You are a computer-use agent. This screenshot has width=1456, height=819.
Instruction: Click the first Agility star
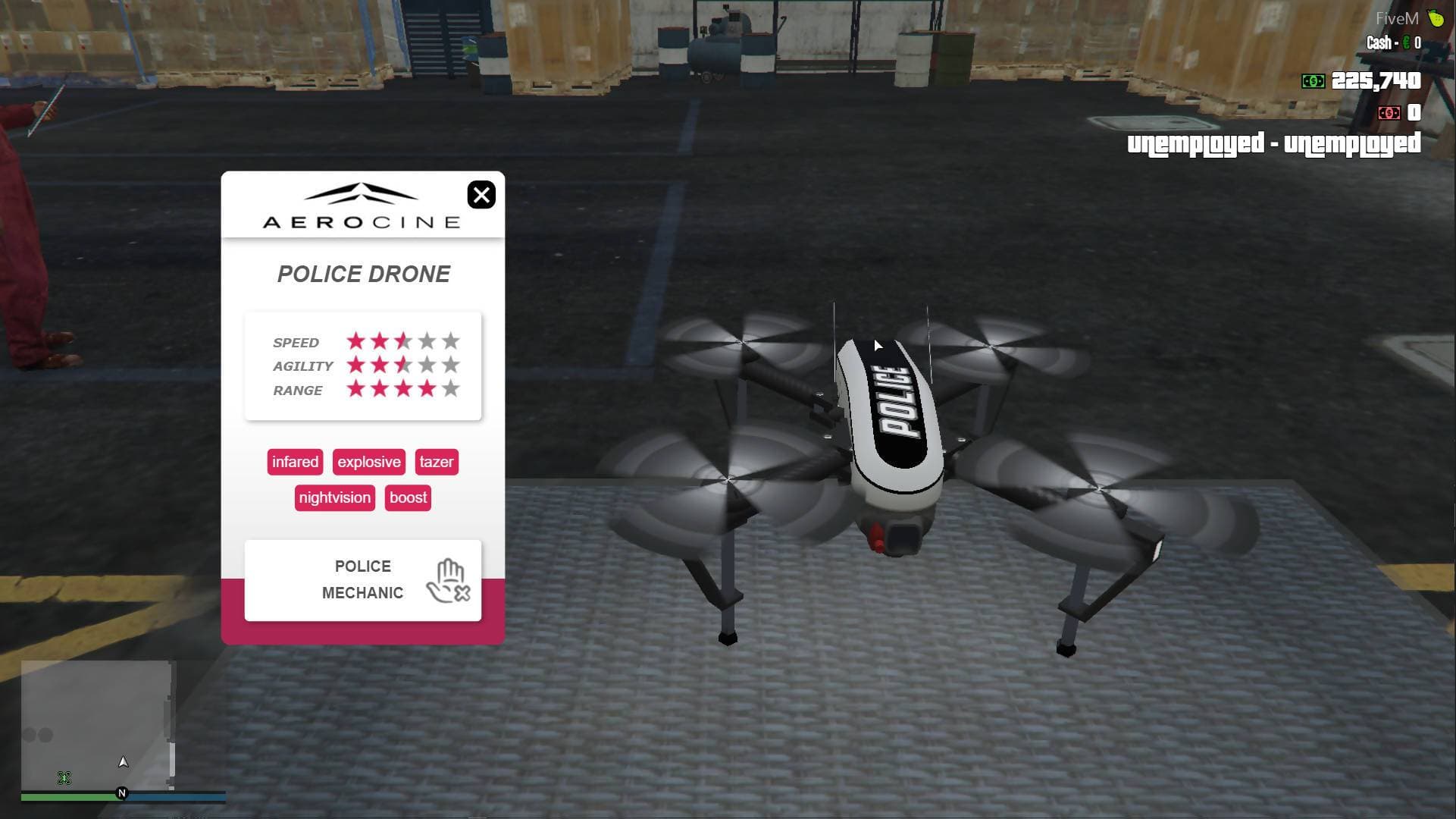[354, 366]
